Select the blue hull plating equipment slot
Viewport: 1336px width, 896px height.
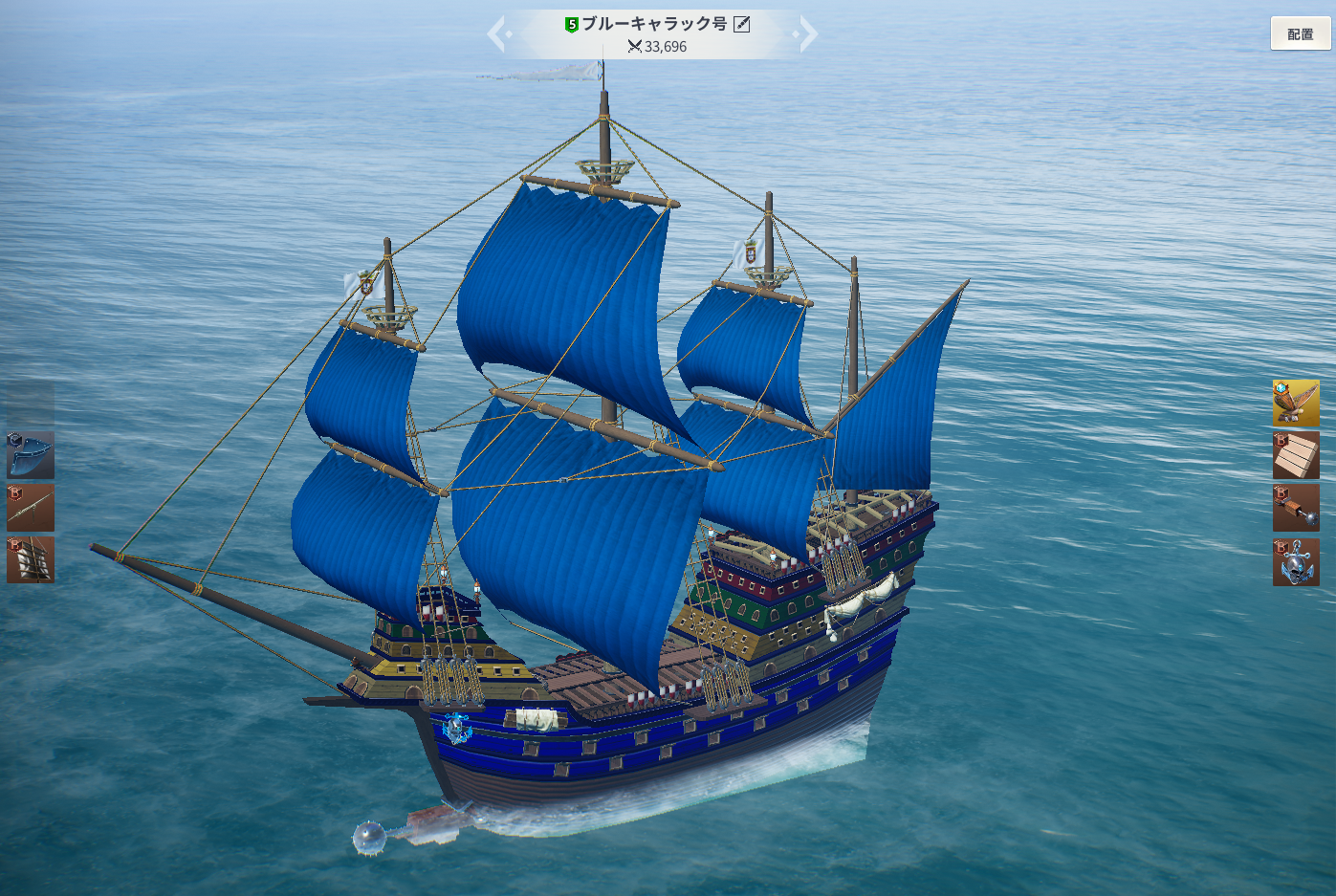click(x=31, y=455)
